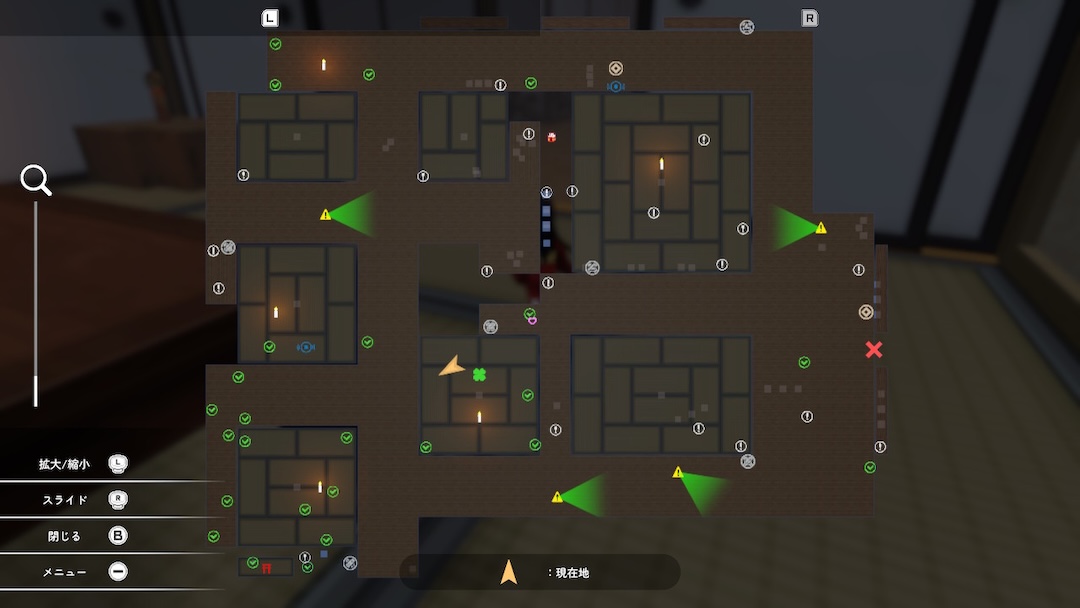This screenshot has height=608, width=1080.
Task: Click the magnifying glass zoom icon
Action: coord(36,180)
